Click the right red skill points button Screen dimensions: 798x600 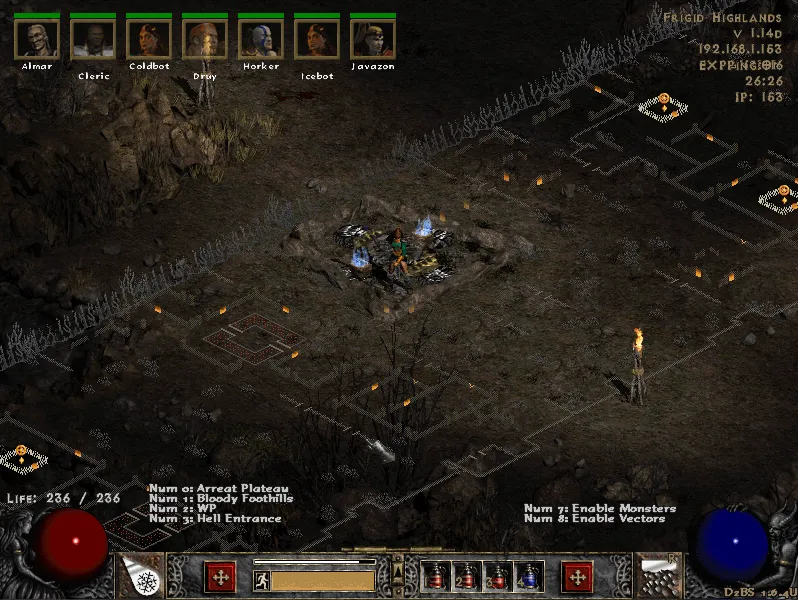577,576
